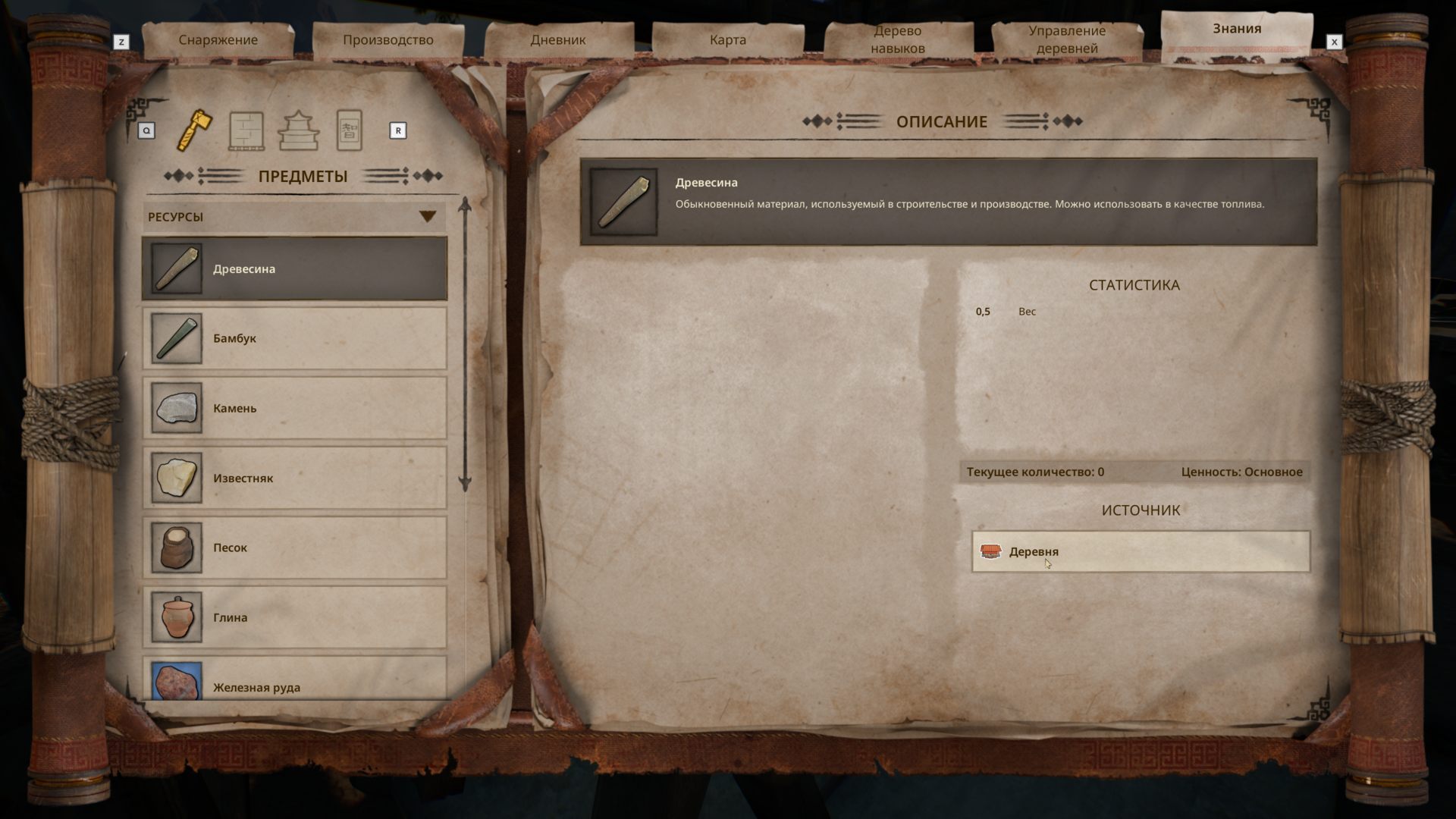Viewport: 1456px width, 819px height.
Task: Select the Известняк list entry
Action: point(294,477)
